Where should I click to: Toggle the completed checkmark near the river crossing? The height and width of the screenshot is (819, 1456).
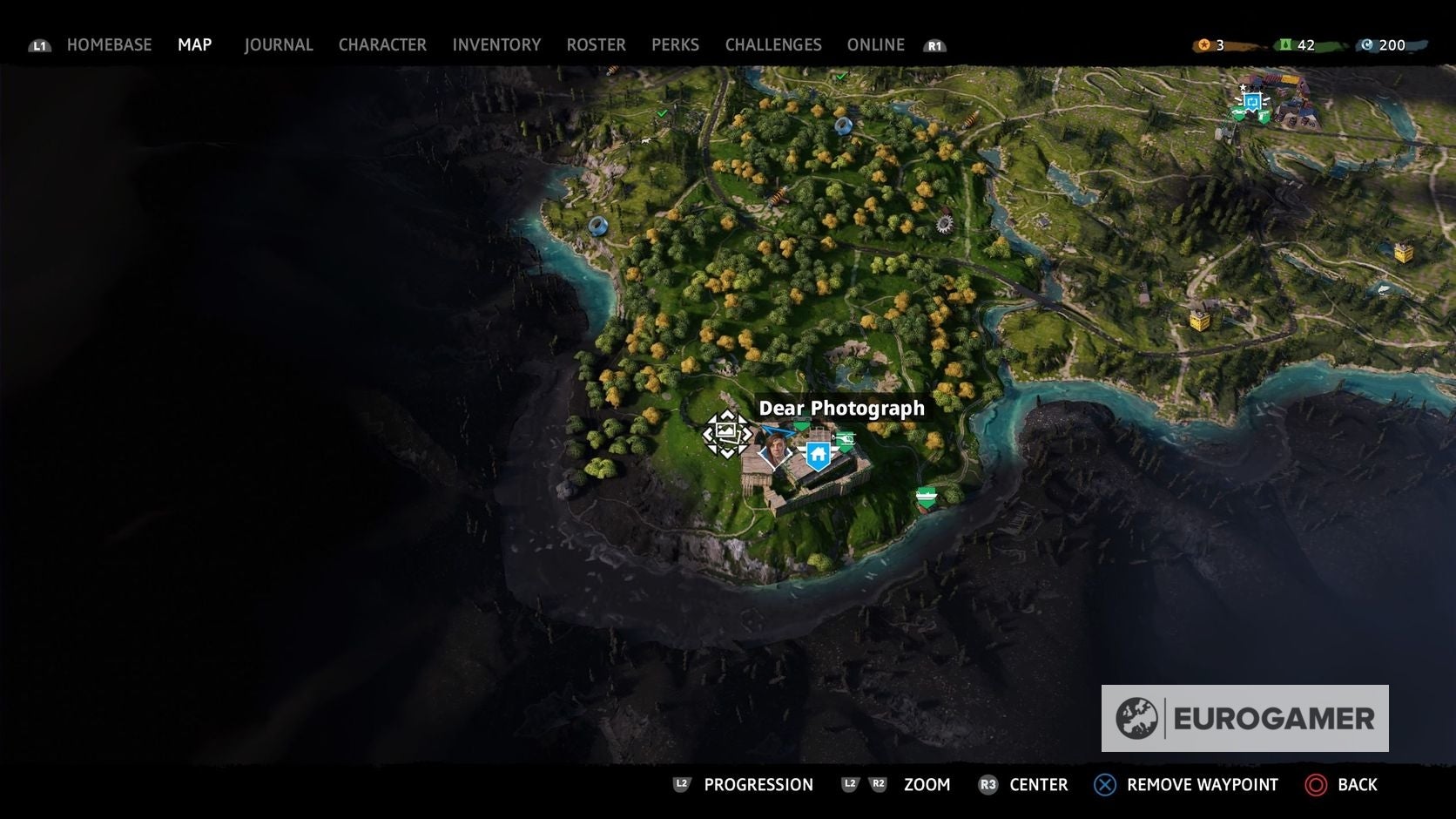662,112
